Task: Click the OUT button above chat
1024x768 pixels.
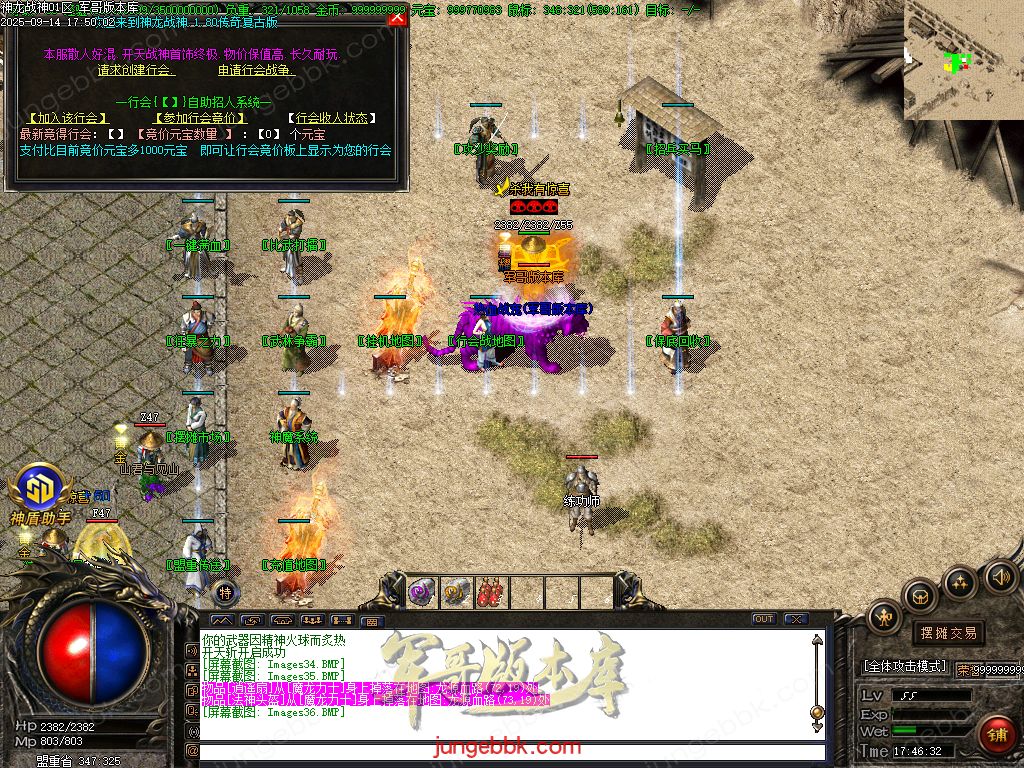Action: pyautogui.click(x=764, y=619)
